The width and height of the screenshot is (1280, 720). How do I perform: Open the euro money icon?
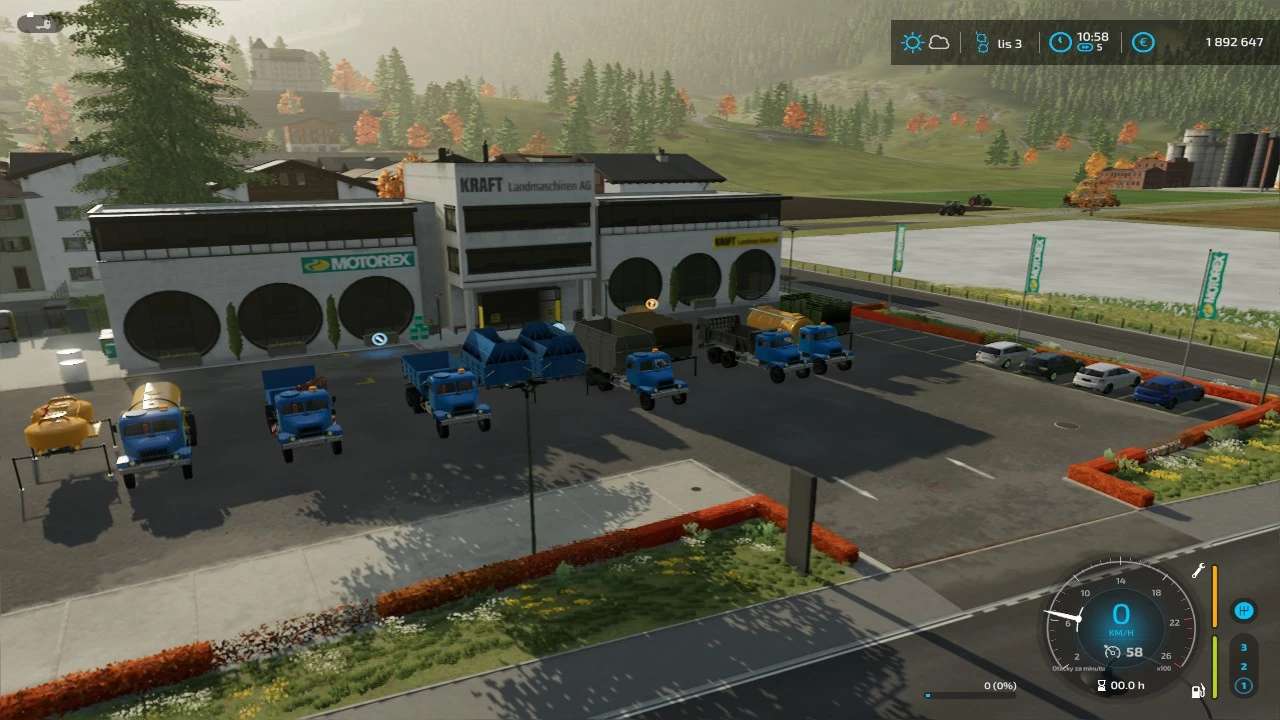[x=1143, y=43]
